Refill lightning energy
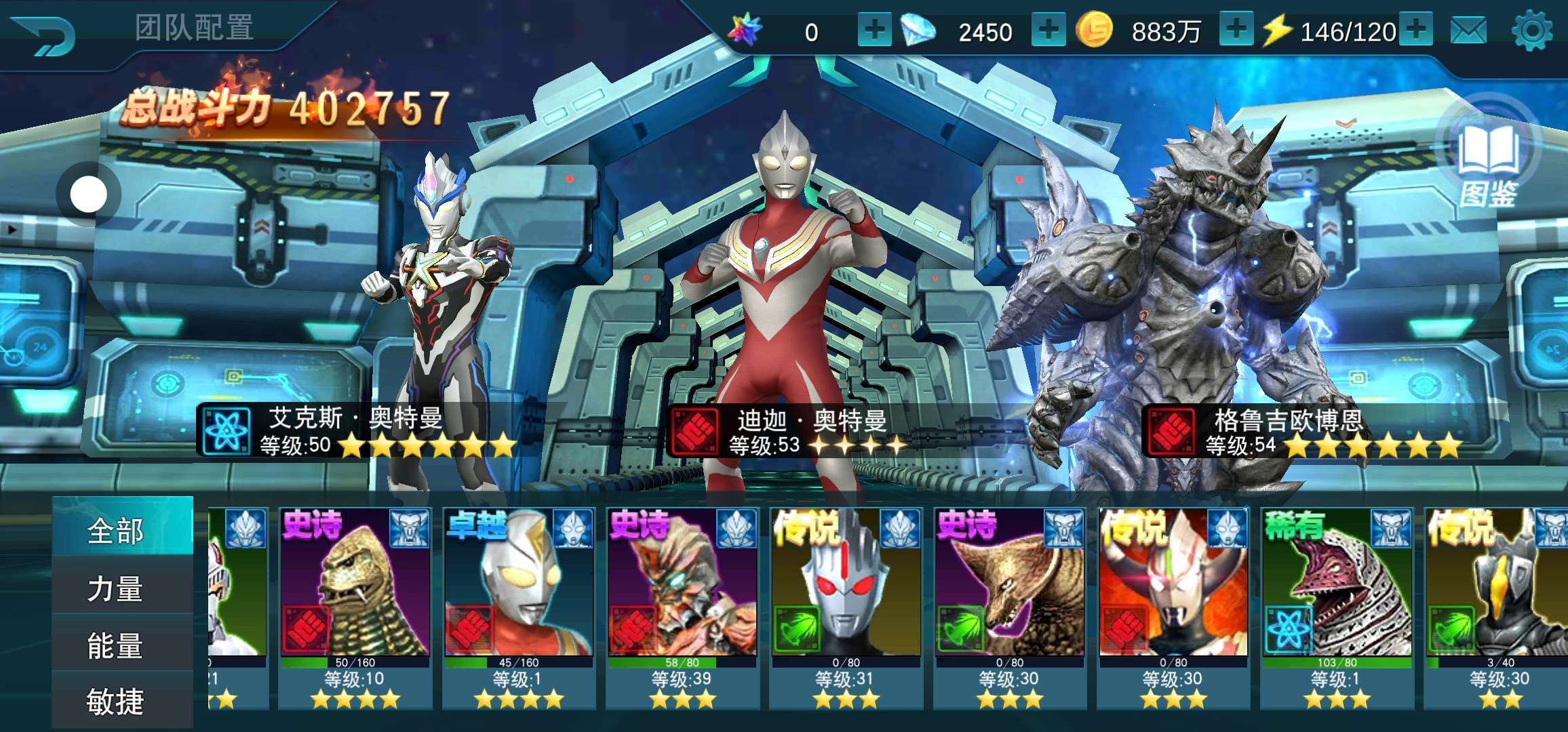 coord(1415,30)
